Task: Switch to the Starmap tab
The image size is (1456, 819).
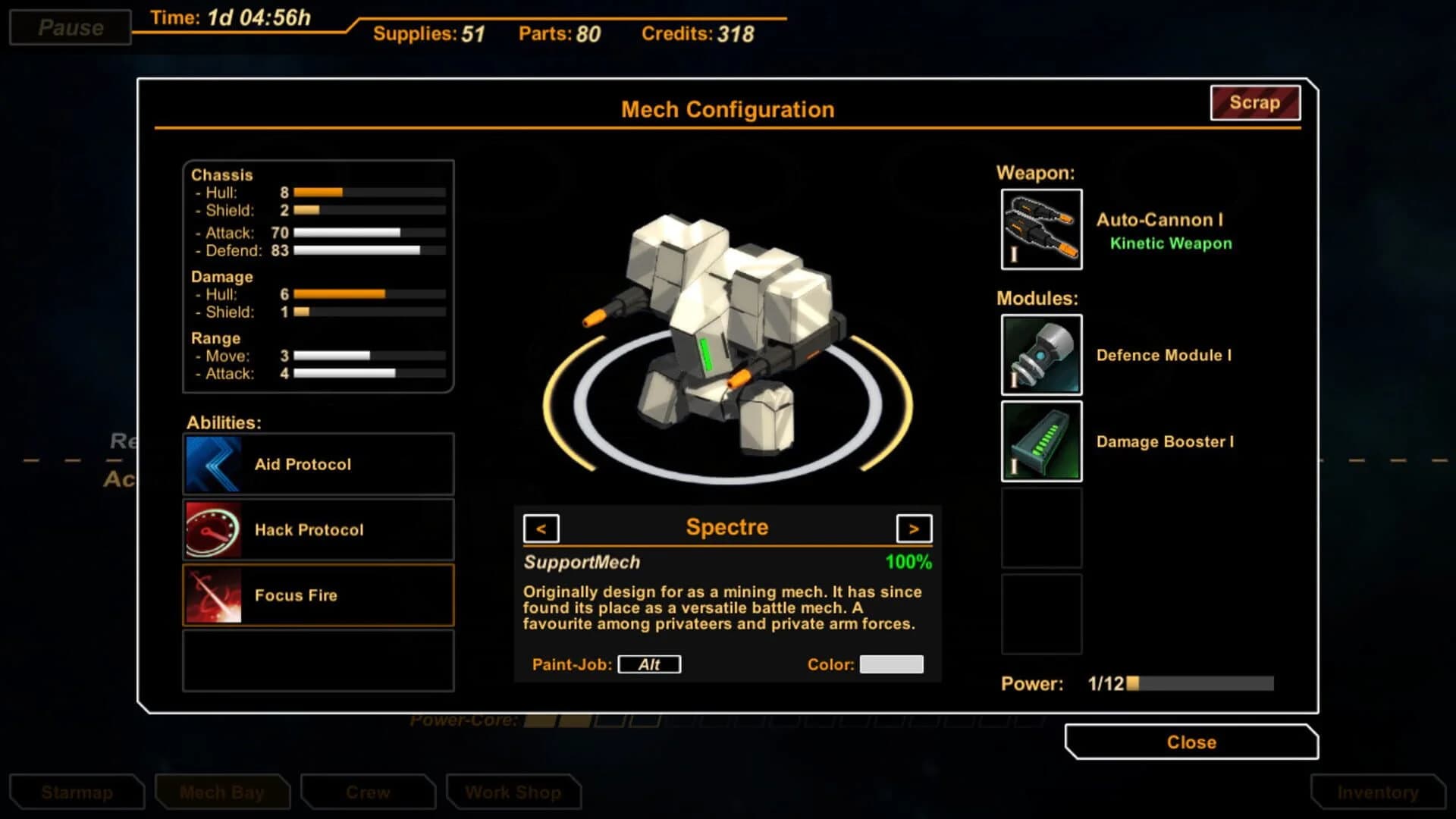Action: click(76, 792)
